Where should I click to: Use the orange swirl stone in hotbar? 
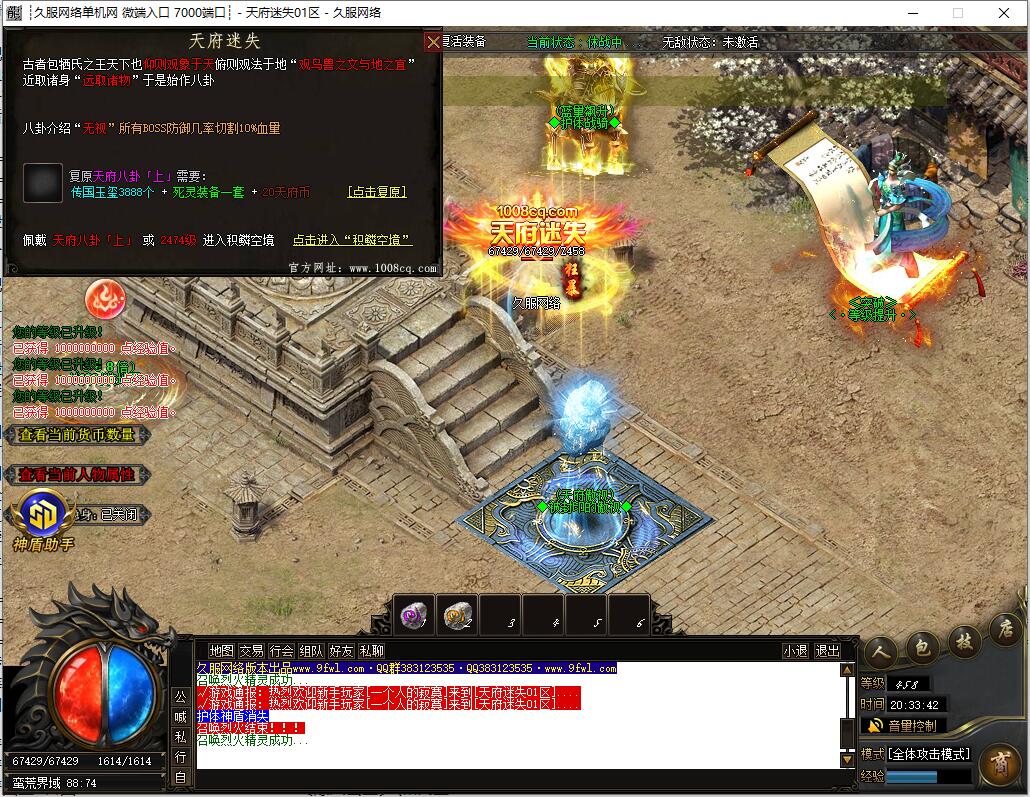coord(456,617)
